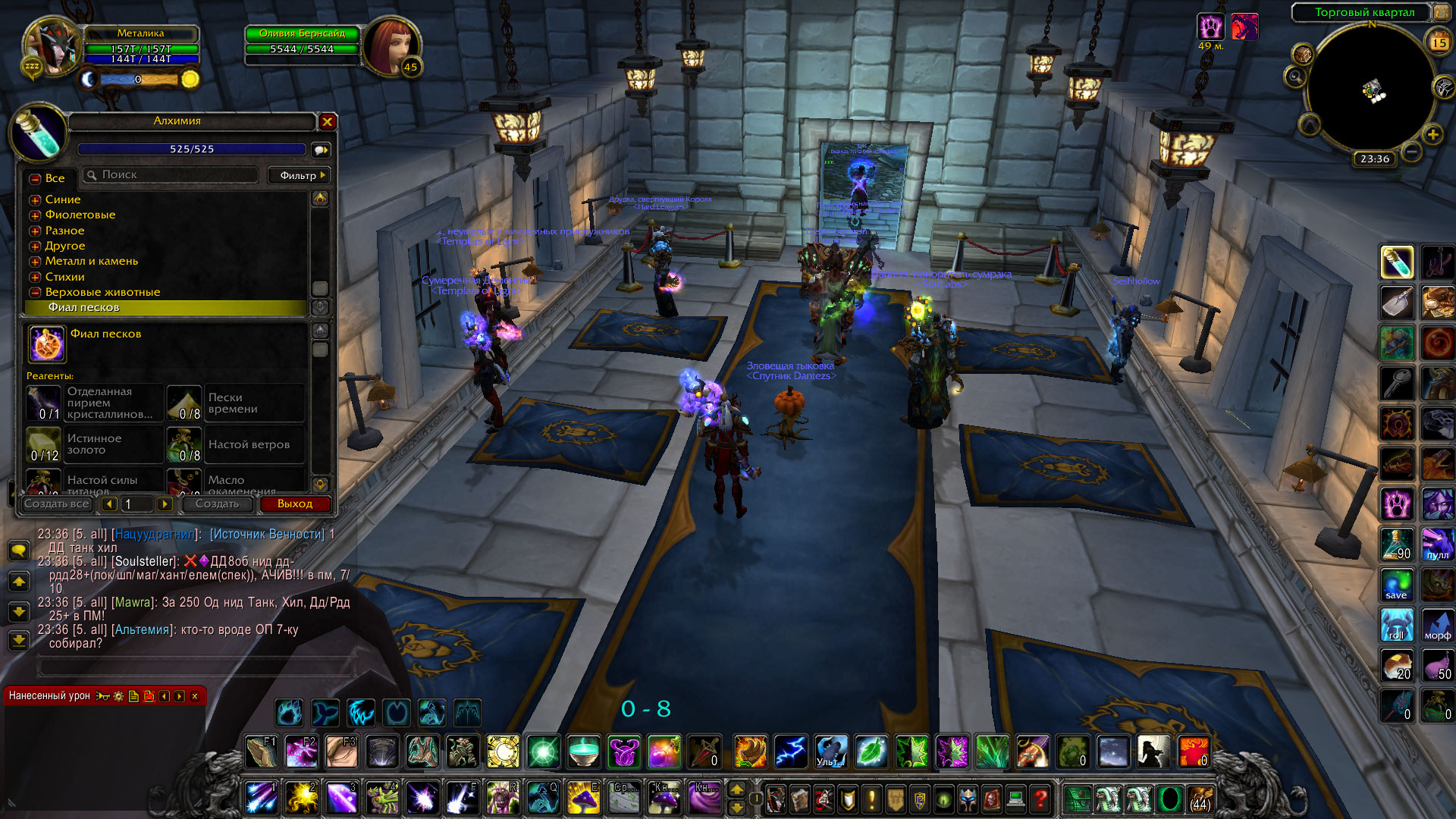This screenshot has height=819, width=1456.
Task: Select the Пески времени reagent slot
Action: point(235,403)
